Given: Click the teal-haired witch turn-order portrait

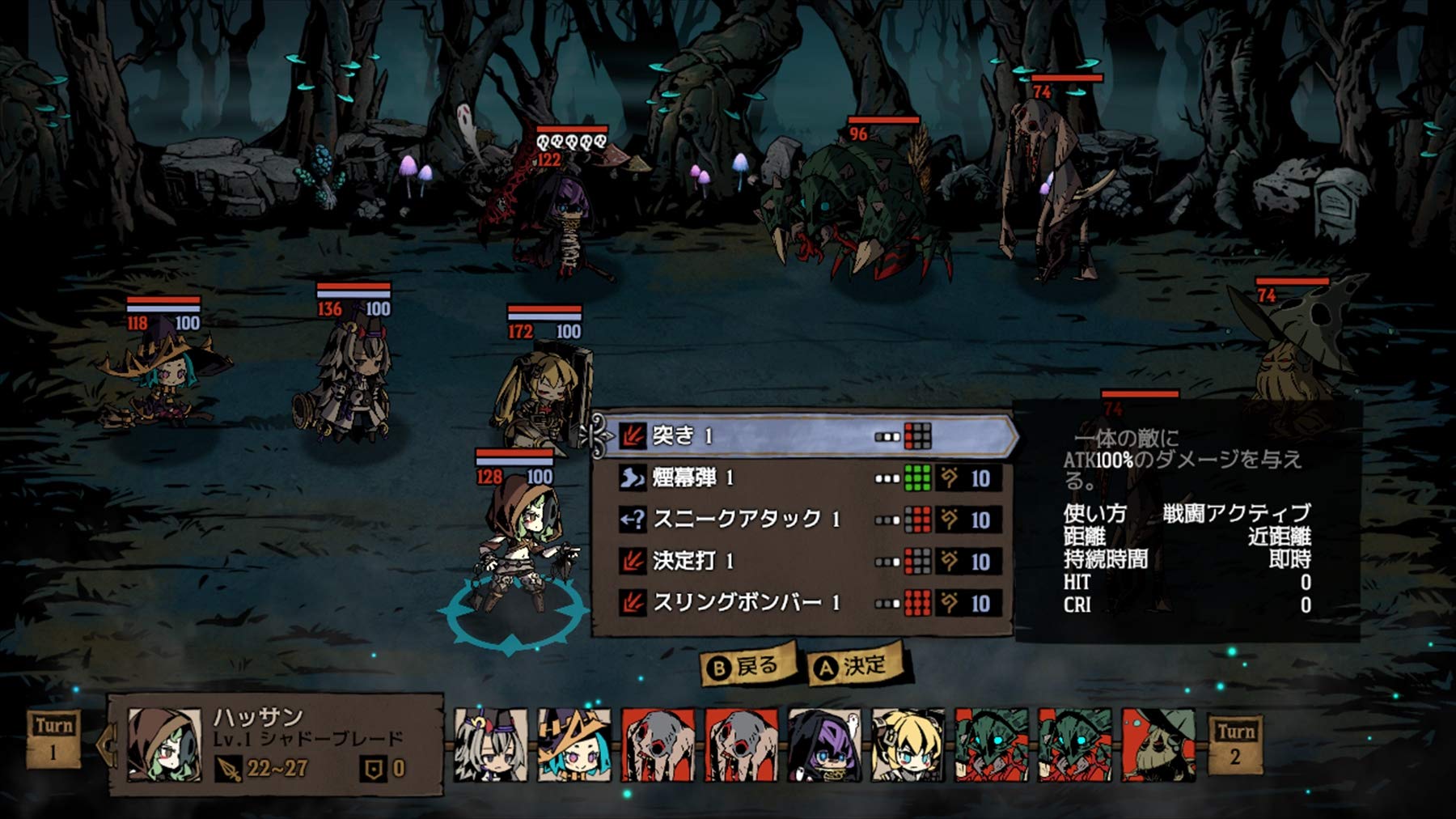Looking at the screenshot, I should tap(574, 745).
